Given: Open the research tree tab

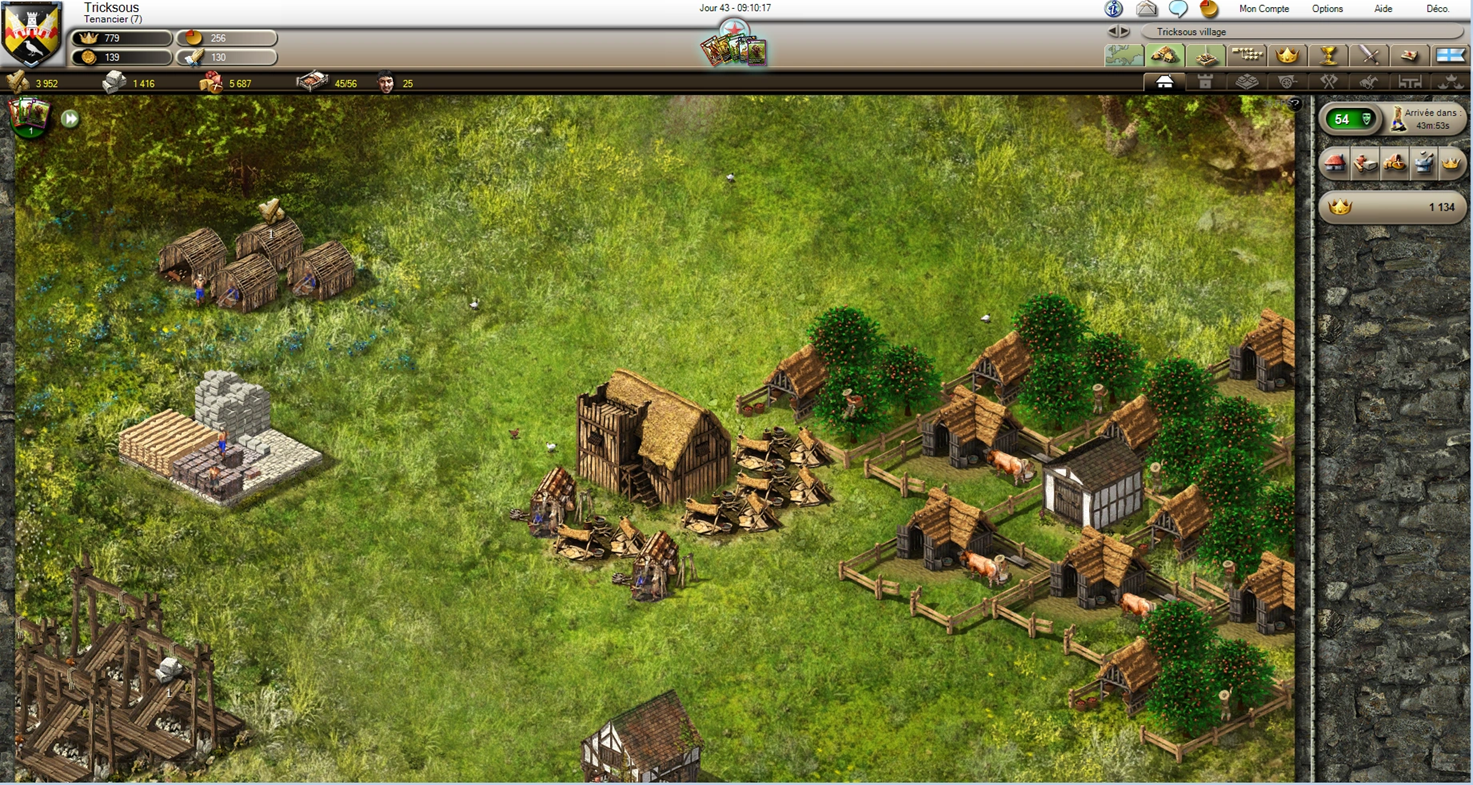Looking at the screenshot, I should (1247, 55).
